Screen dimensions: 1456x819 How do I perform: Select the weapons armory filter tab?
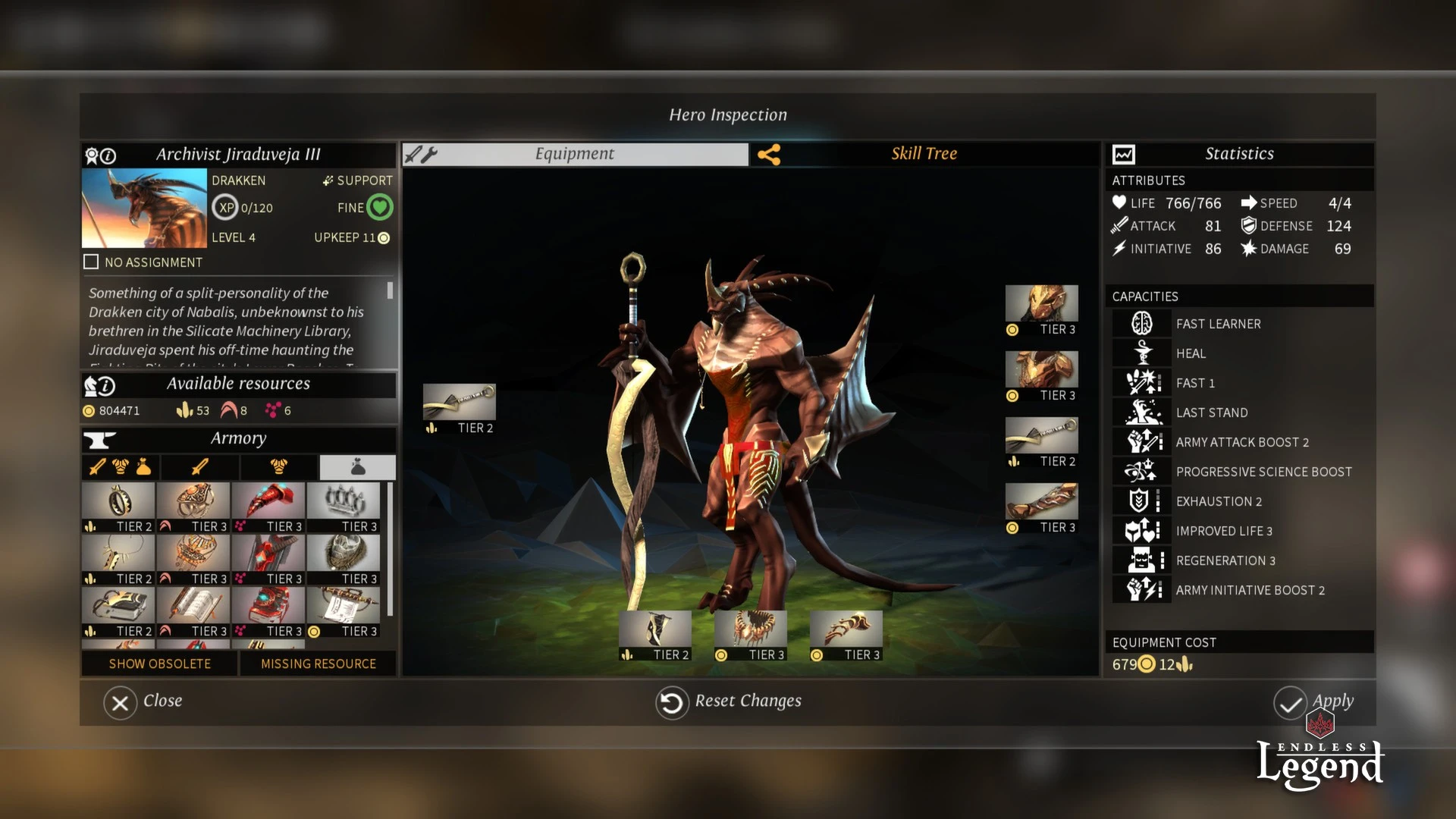pyautogui.click(x=200, y=467)
